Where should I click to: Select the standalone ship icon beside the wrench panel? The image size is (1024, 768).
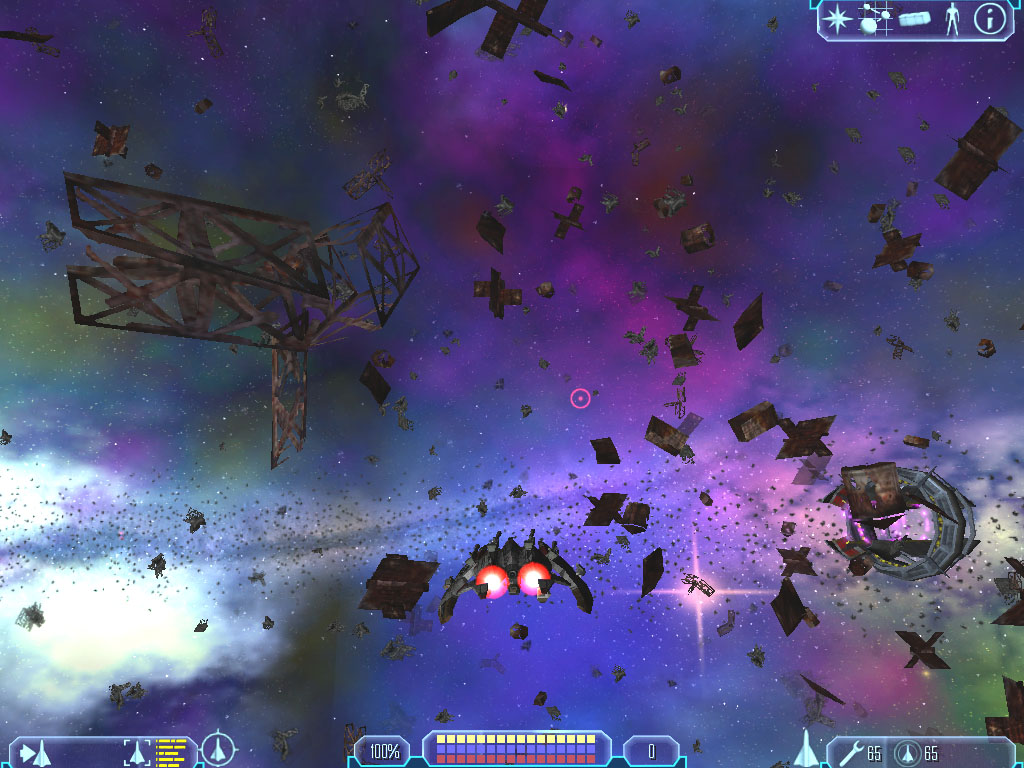click(806, 749)
